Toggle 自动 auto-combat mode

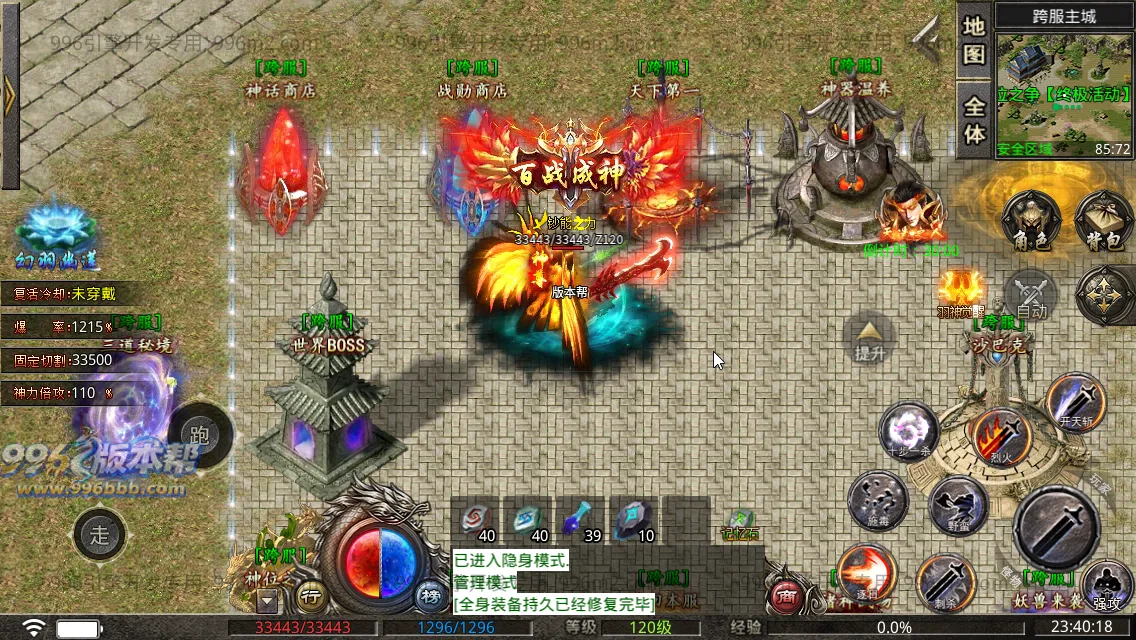pyautogui.click(x=1031, y=297)
